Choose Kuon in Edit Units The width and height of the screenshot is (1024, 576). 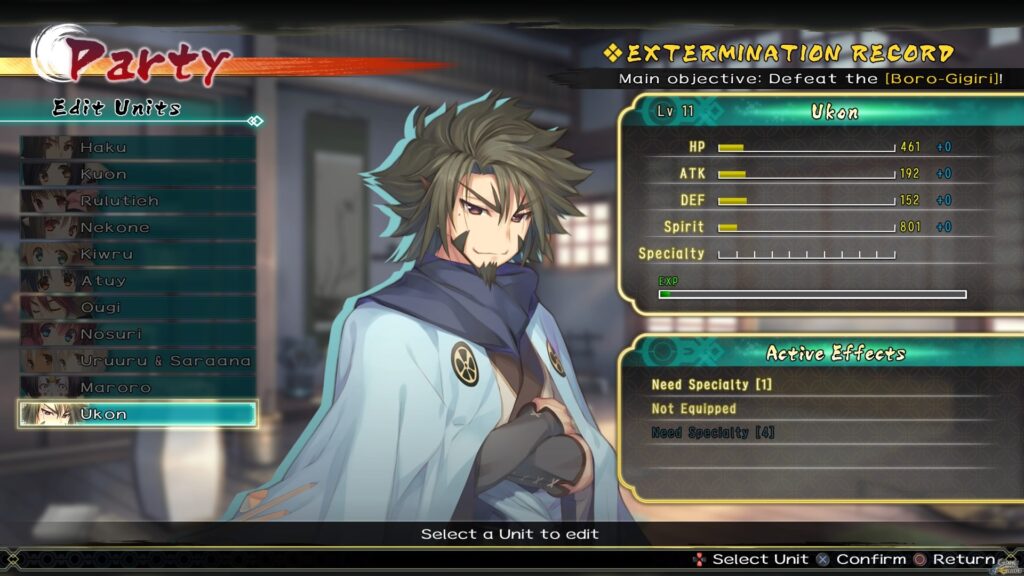pos(138,174)
